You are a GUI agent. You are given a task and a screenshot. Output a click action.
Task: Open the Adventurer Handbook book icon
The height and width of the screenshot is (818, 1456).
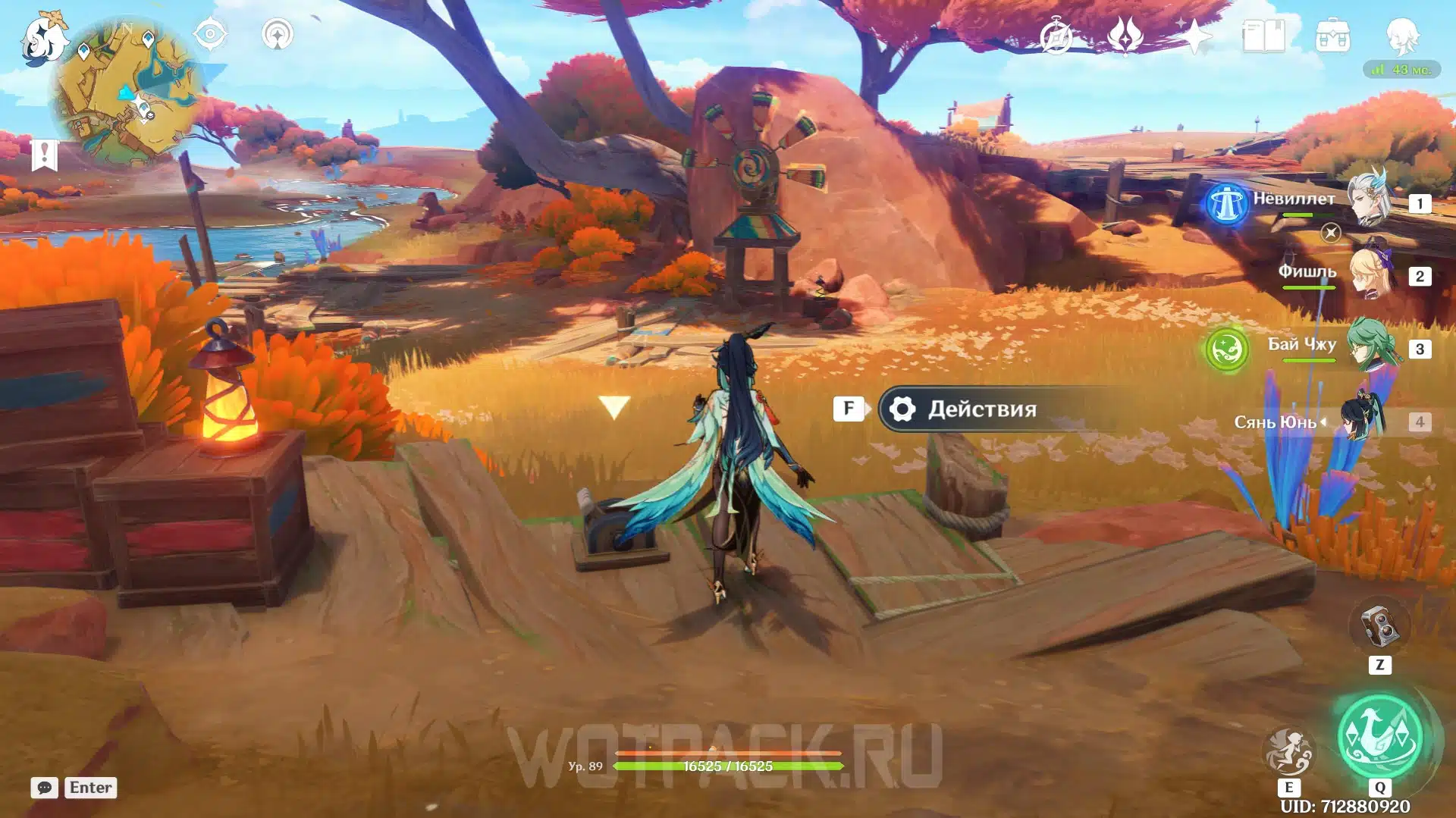[1263, 36]
